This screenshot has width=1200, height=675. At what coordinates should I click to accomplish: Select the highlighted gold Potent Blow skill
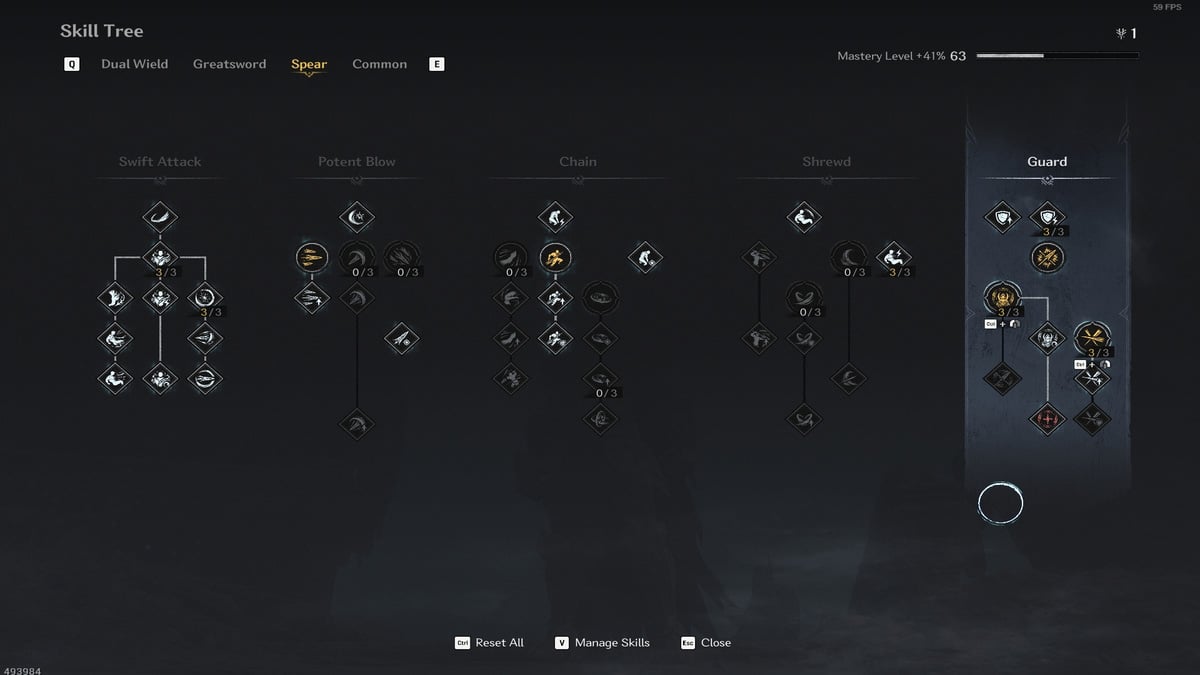point(312,258)
